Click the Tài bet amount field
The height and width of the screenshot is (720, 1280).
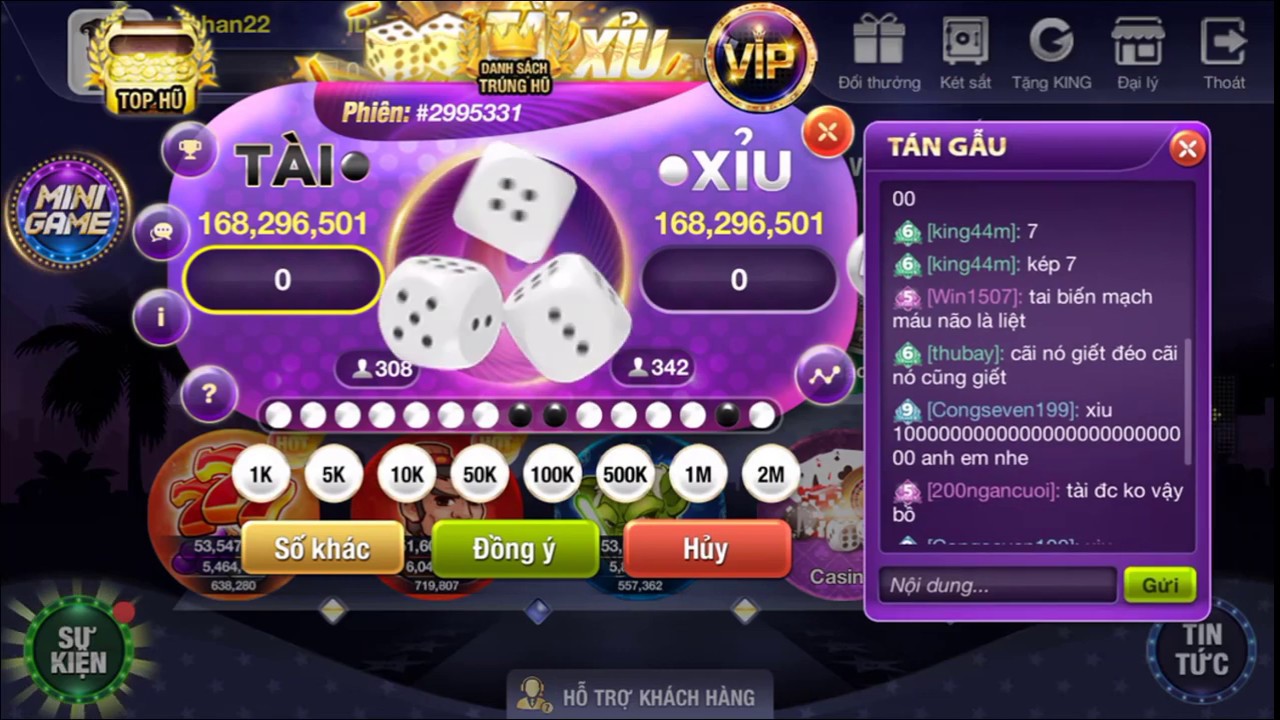coord(283,280)
